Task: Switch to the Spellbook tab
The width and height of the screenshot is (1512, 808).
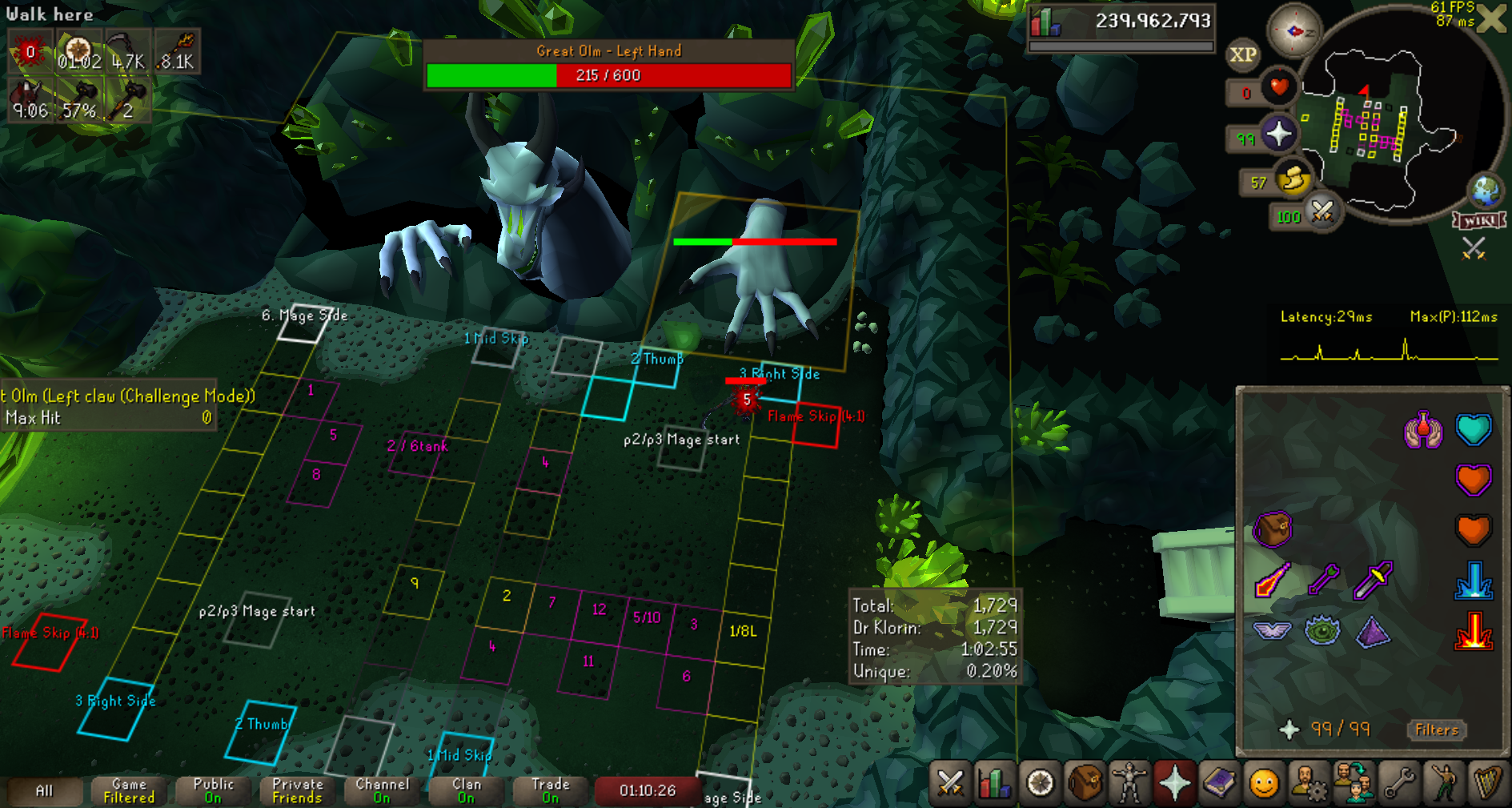Action: (1219, 782)
